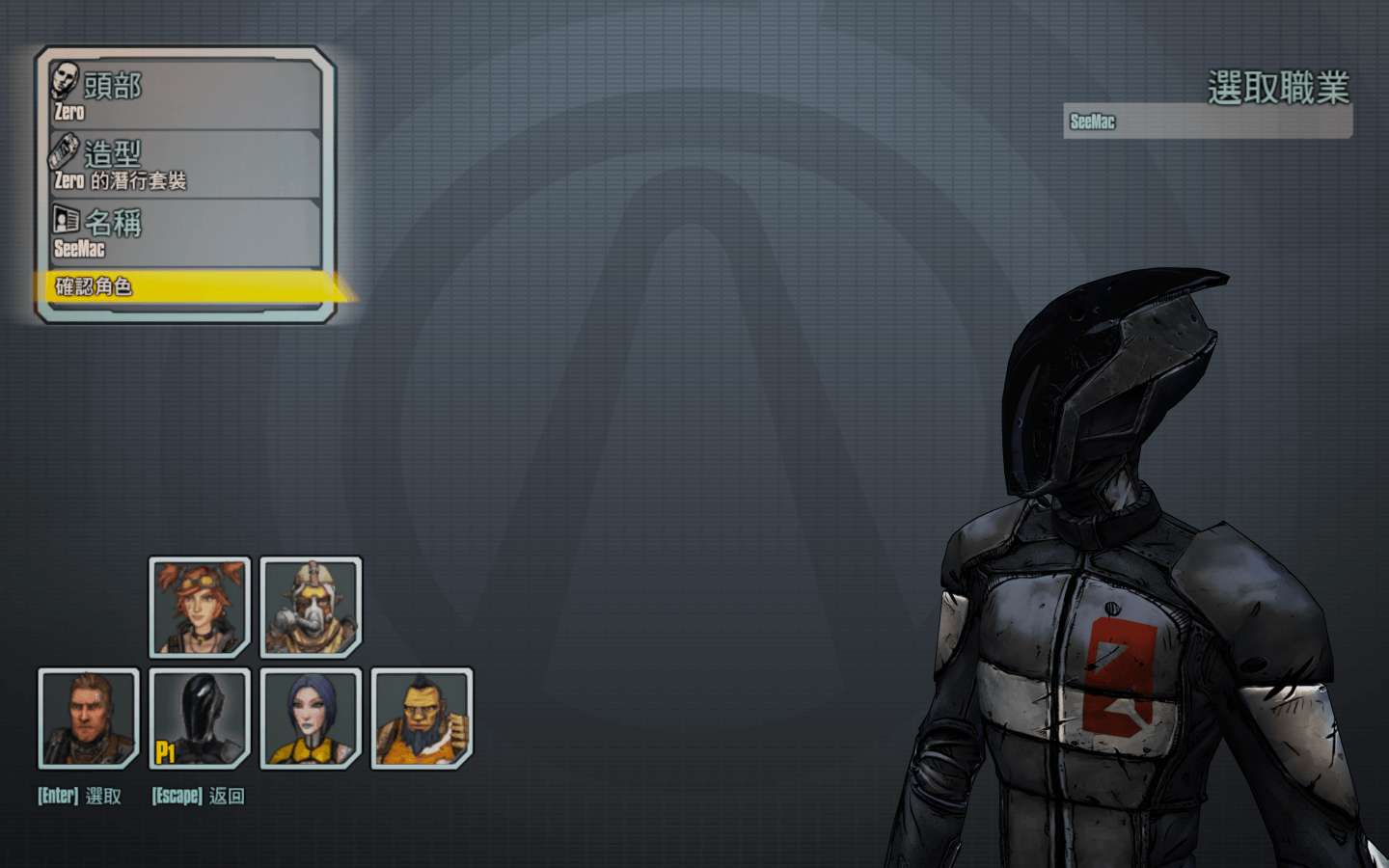Choose Krieg the Psycho portrait
The width and height of the screenshot is (1389, 868).
coord(311,607)
